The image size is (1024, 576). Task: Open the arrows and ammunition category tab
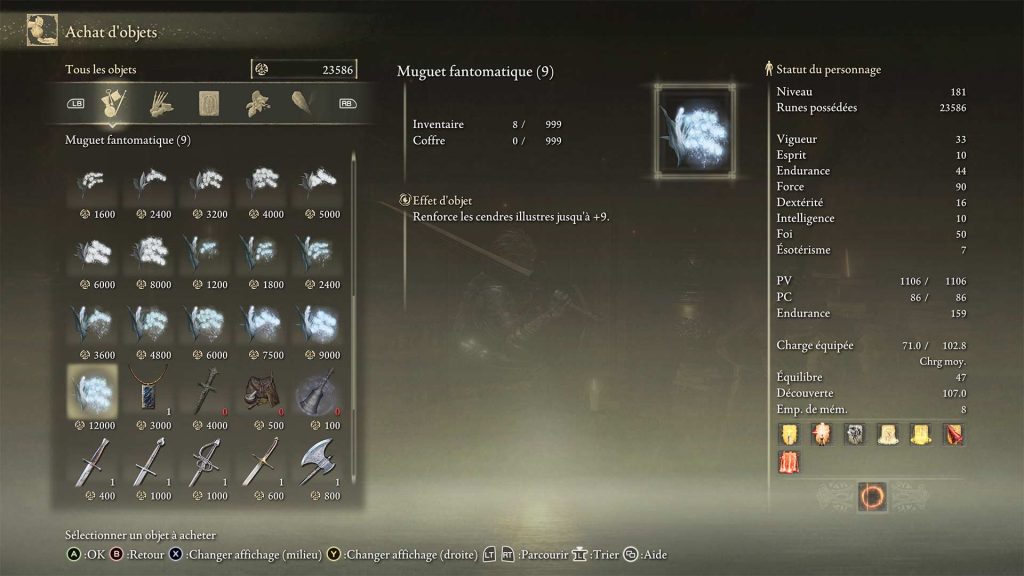(161, 102)
